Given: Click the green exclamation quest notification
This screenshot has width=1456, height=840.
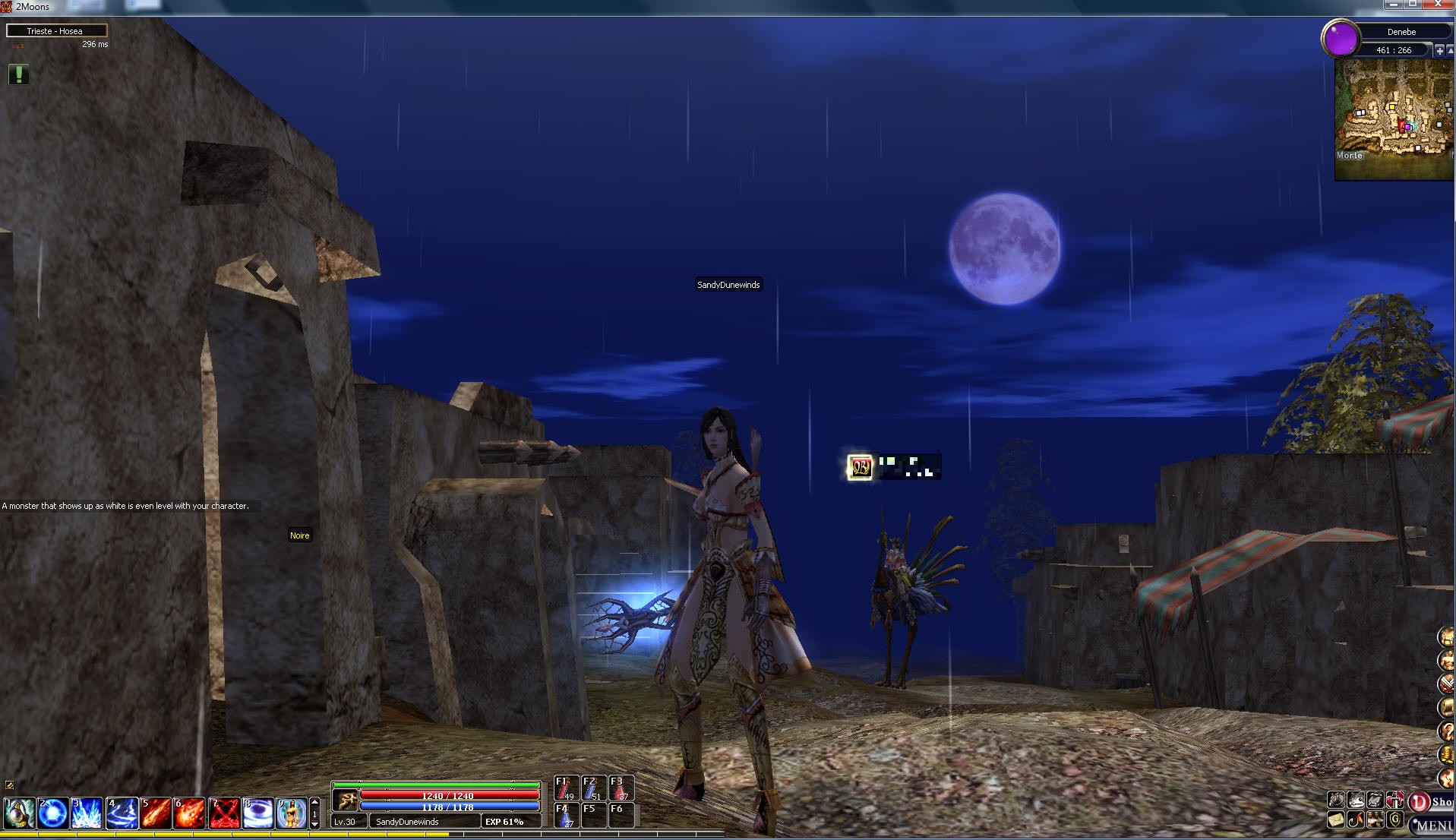Looking at the screenshot, I should (x=18, y=74).
